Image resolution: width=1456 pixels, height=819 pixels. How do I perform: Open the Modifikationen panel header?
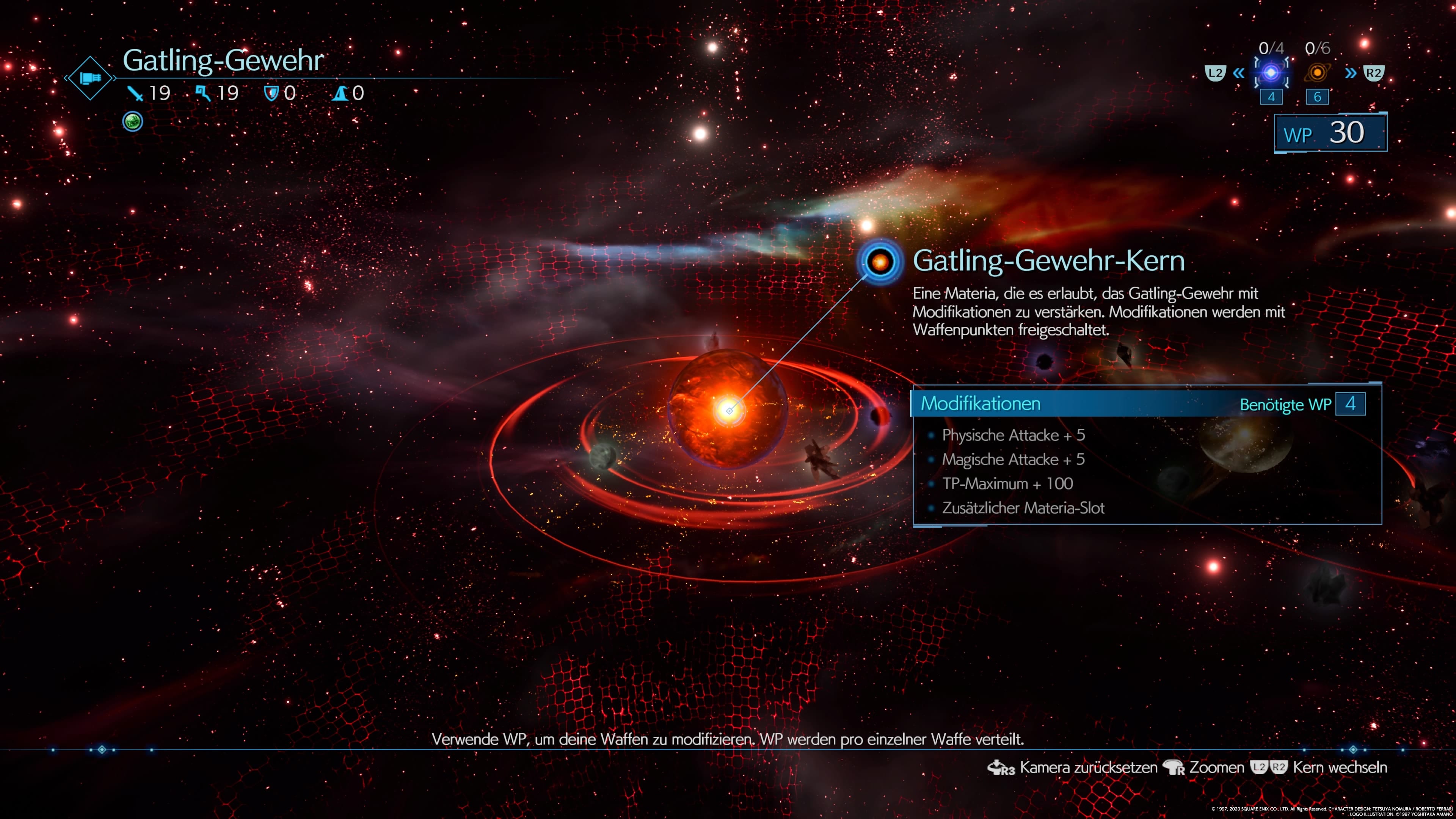981,403
